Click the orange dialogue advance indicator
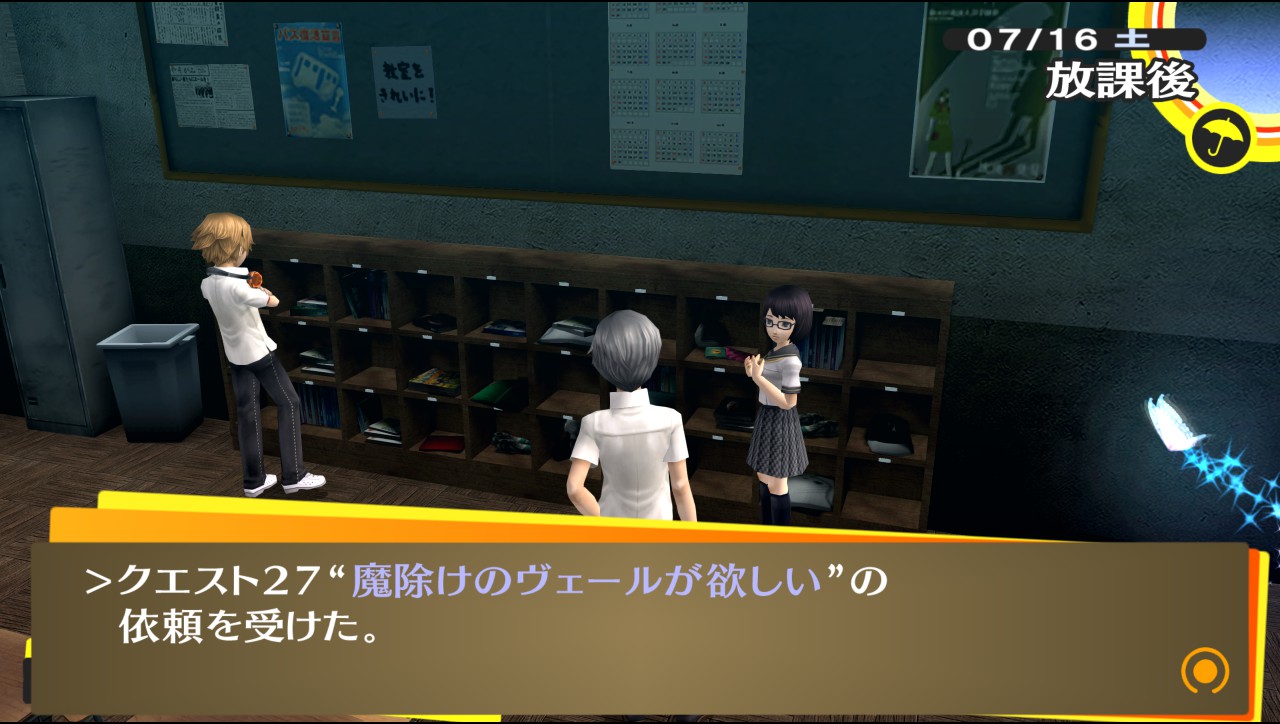The width and height of the screenshot is (1280, 724). tap(1203, 670)
